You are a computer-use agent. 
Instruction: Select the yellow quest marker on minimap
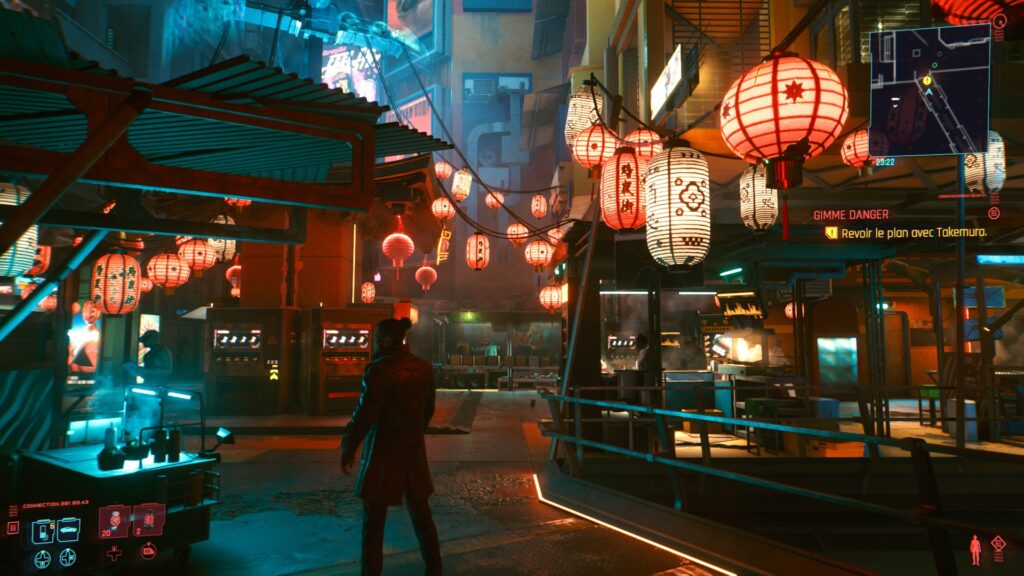point(927,80)
